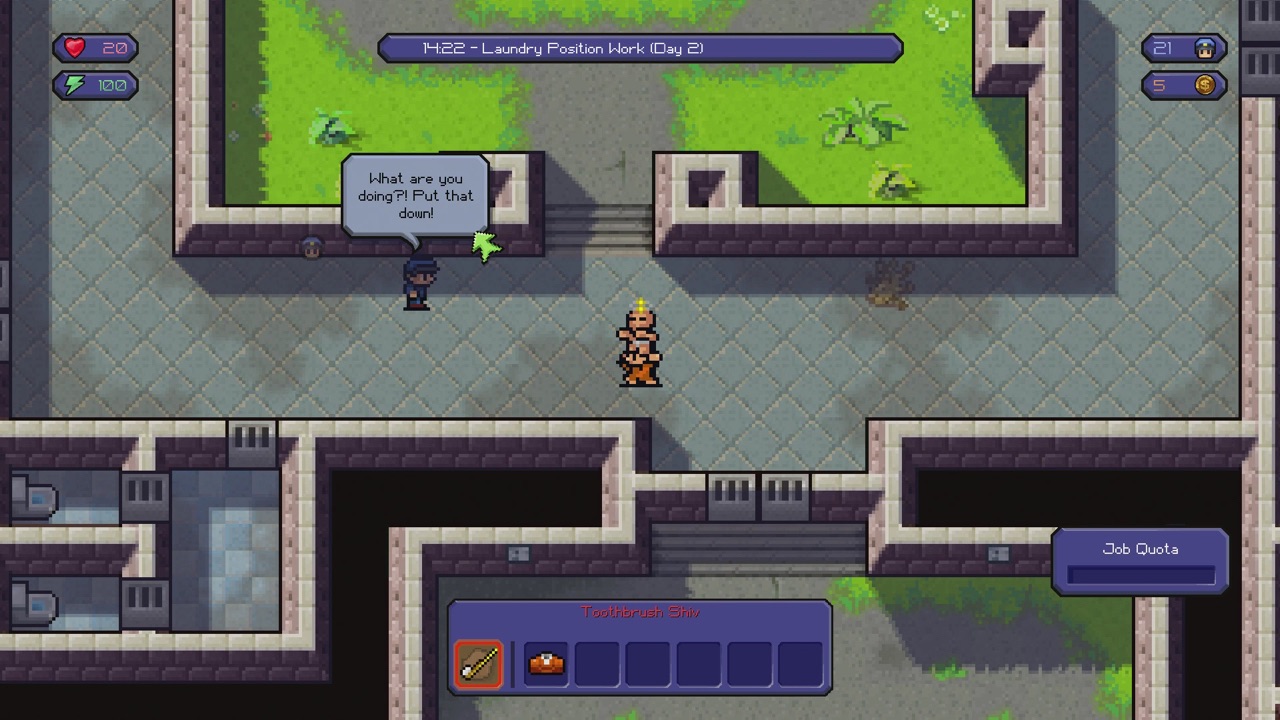Viewport: 1280px width, 720px height.
Task: Click the guard character in blue uniform
Action: pyautogui.click(x=418, y=283)
